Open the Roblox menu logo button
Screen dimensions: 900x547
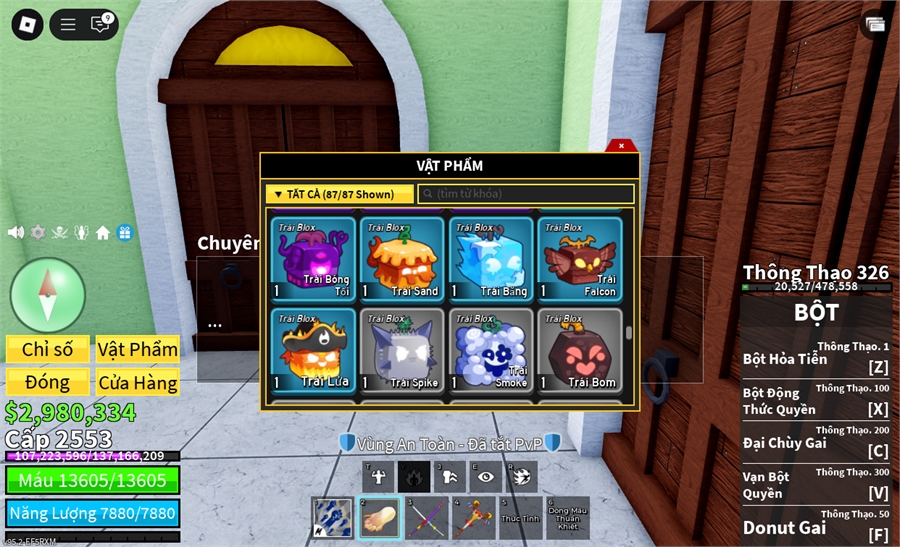point(27,24)
